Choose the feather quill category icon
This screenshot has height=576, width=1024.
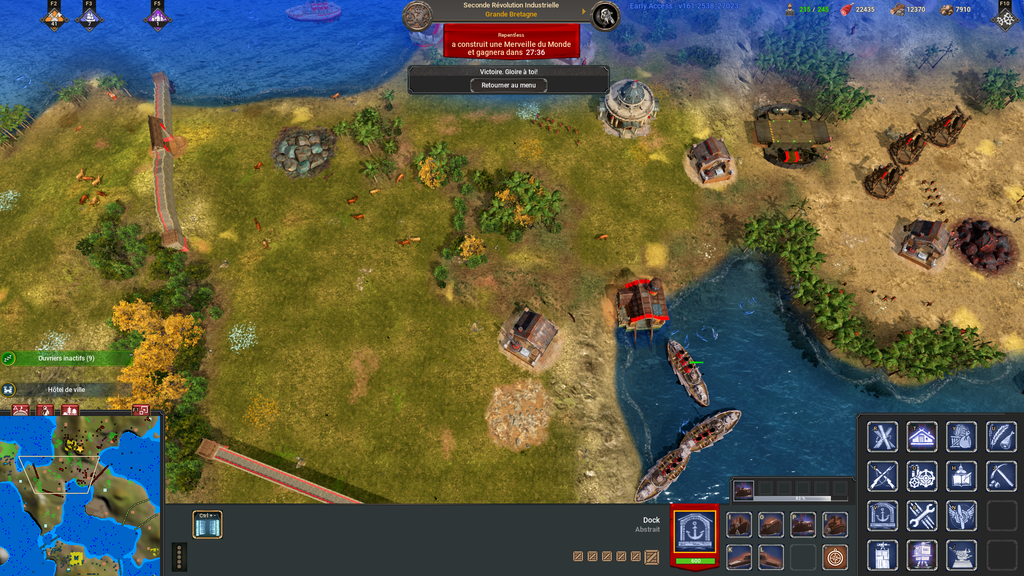click(1001, 437)
